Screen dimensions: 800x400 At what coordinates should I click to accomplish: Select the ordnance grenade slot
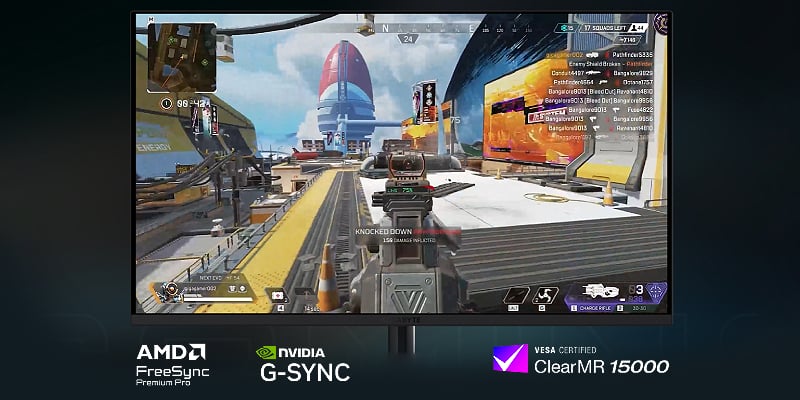[x=541, y=296]
